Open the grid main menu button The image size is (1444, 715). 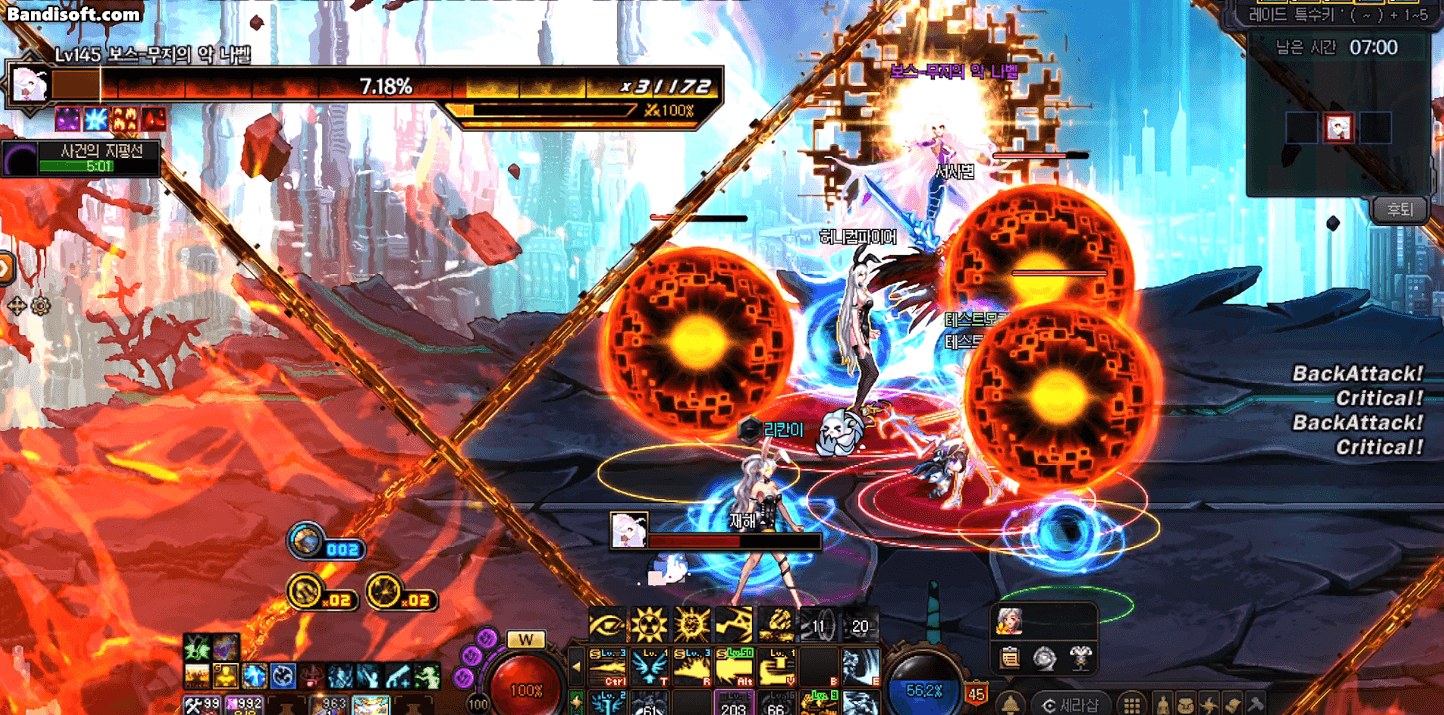pos(1131,703)
